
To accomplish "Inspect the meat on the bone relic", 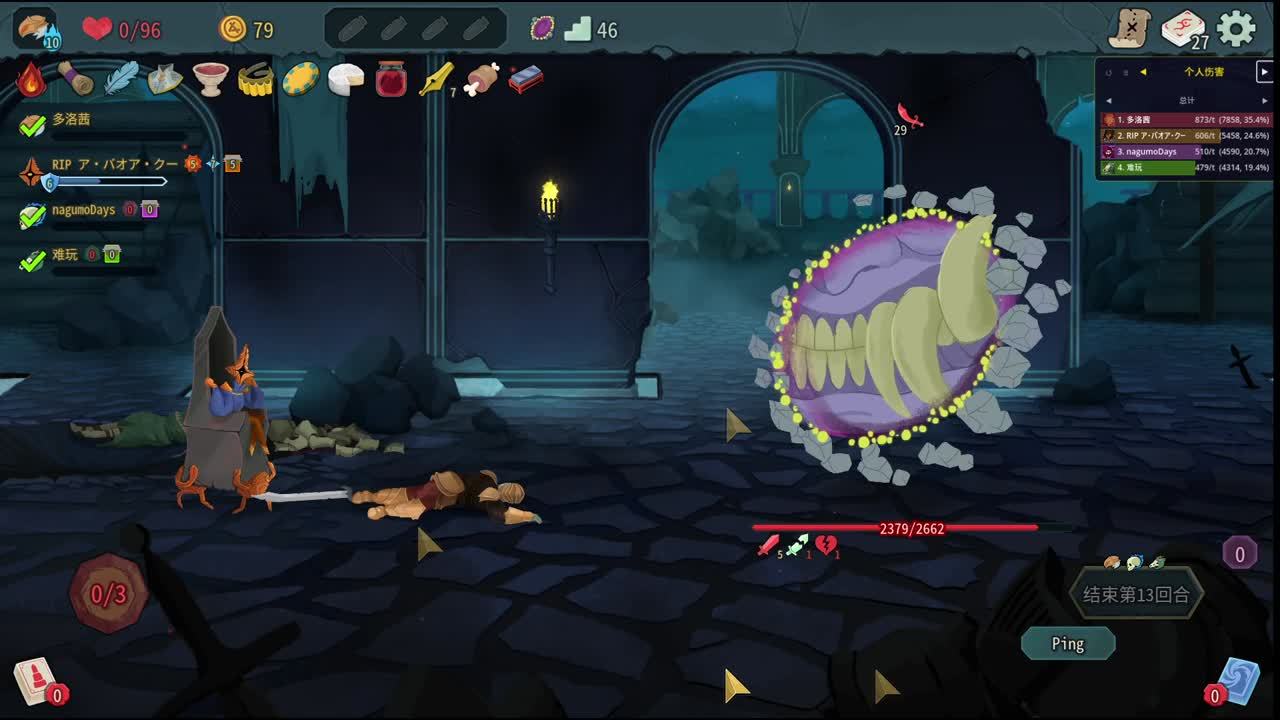I will coord(481,79).
